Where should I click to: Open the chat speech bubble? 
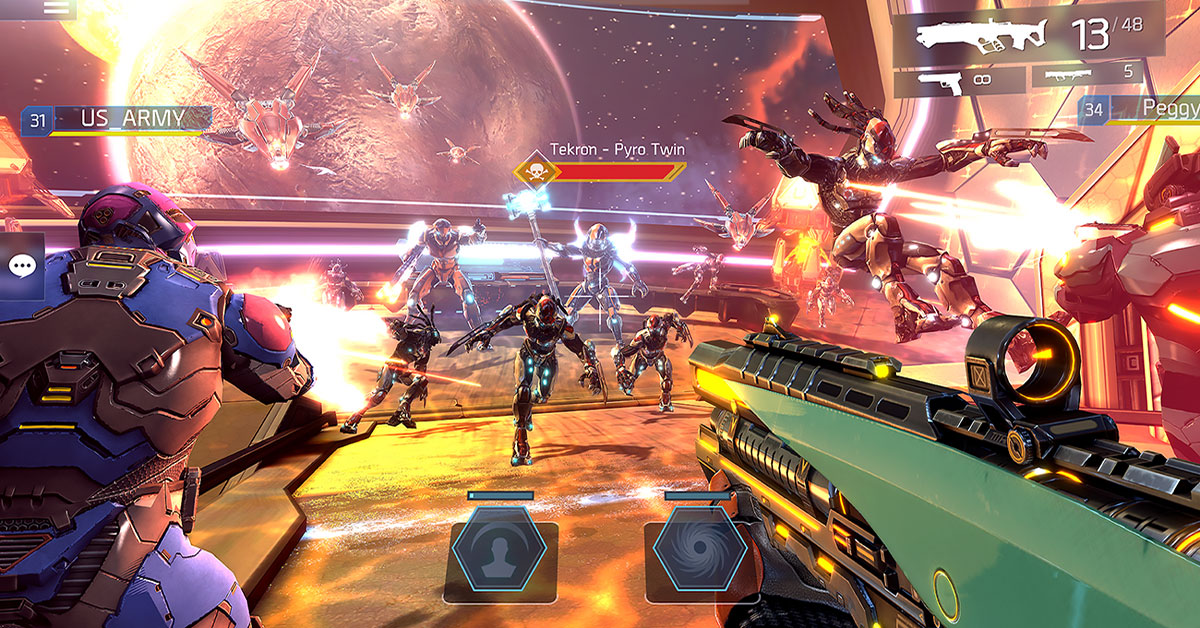pos(22,266)
